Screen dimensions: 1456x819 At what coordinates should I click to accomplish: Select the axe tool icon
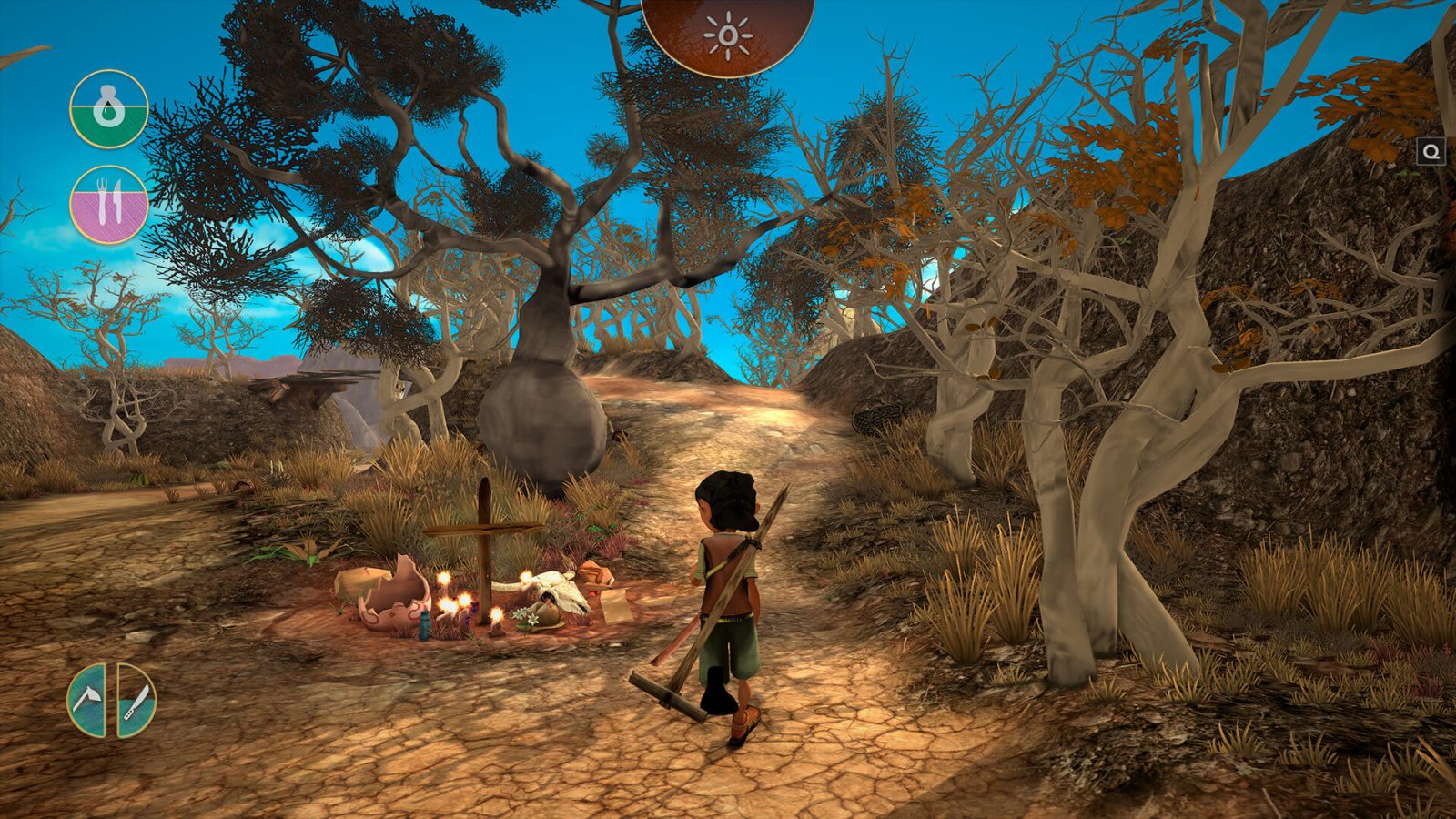pyautogui.click(x=88, y=698)
